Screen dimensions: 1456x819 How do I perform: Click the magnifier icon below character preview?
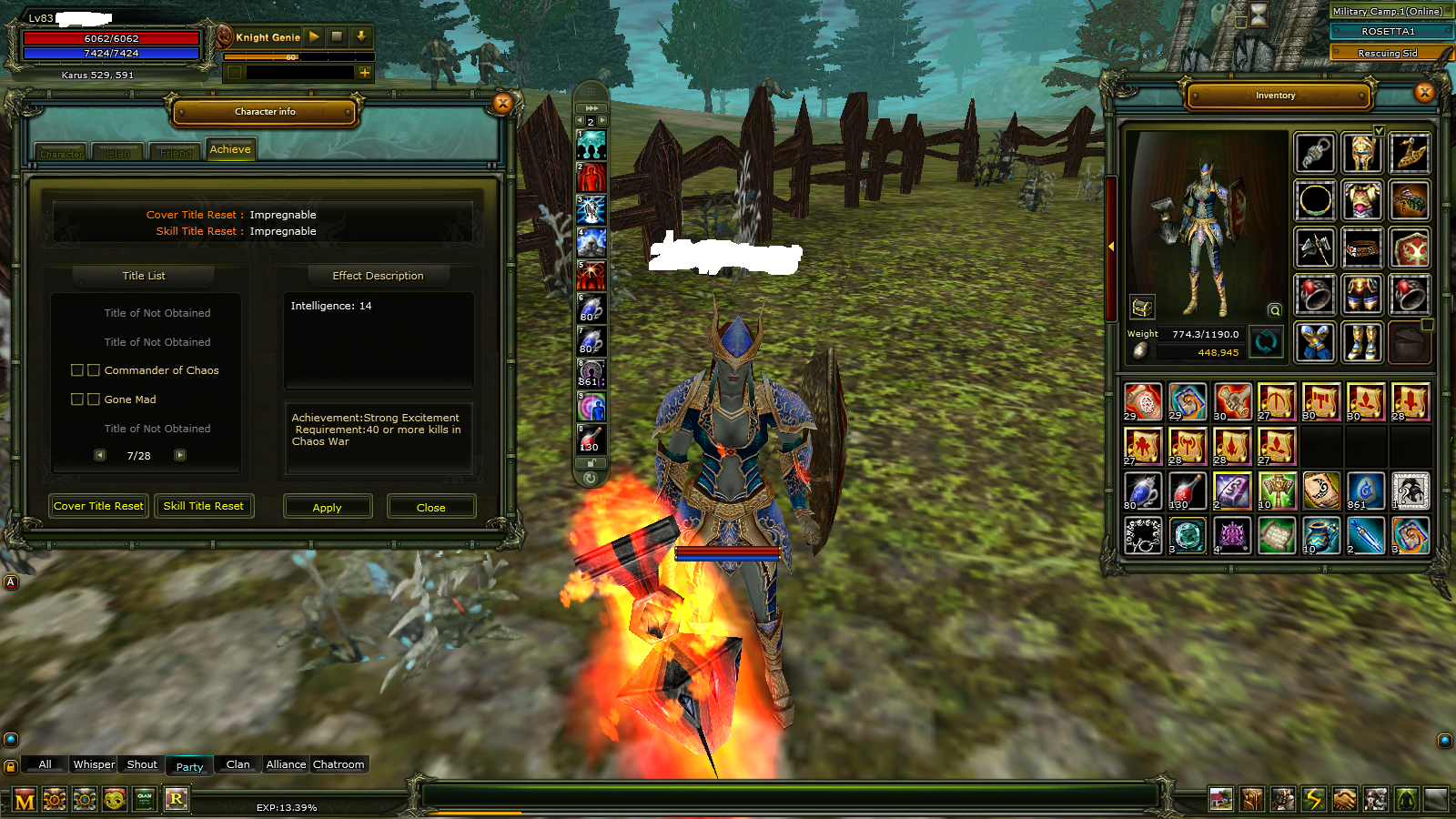[1273, 308]
